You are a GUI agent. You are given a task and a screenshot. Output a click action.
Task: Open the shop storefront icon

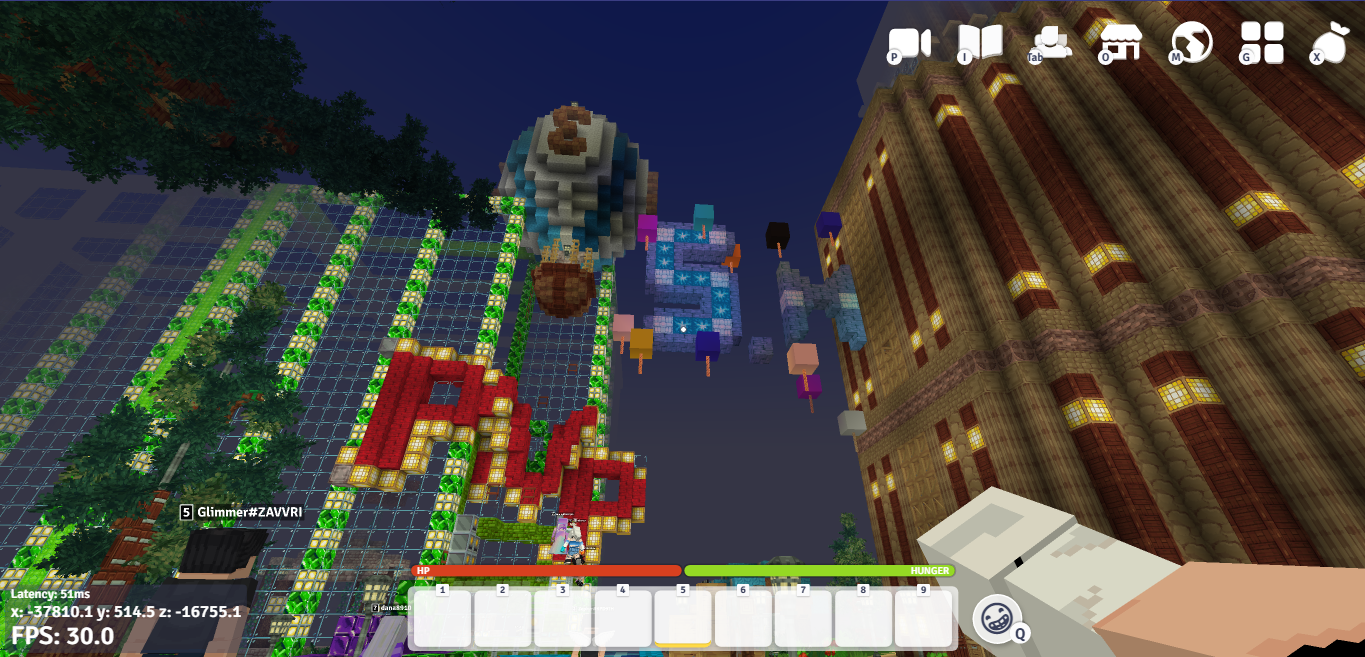pyautogui.click(x=1121, y=43)
